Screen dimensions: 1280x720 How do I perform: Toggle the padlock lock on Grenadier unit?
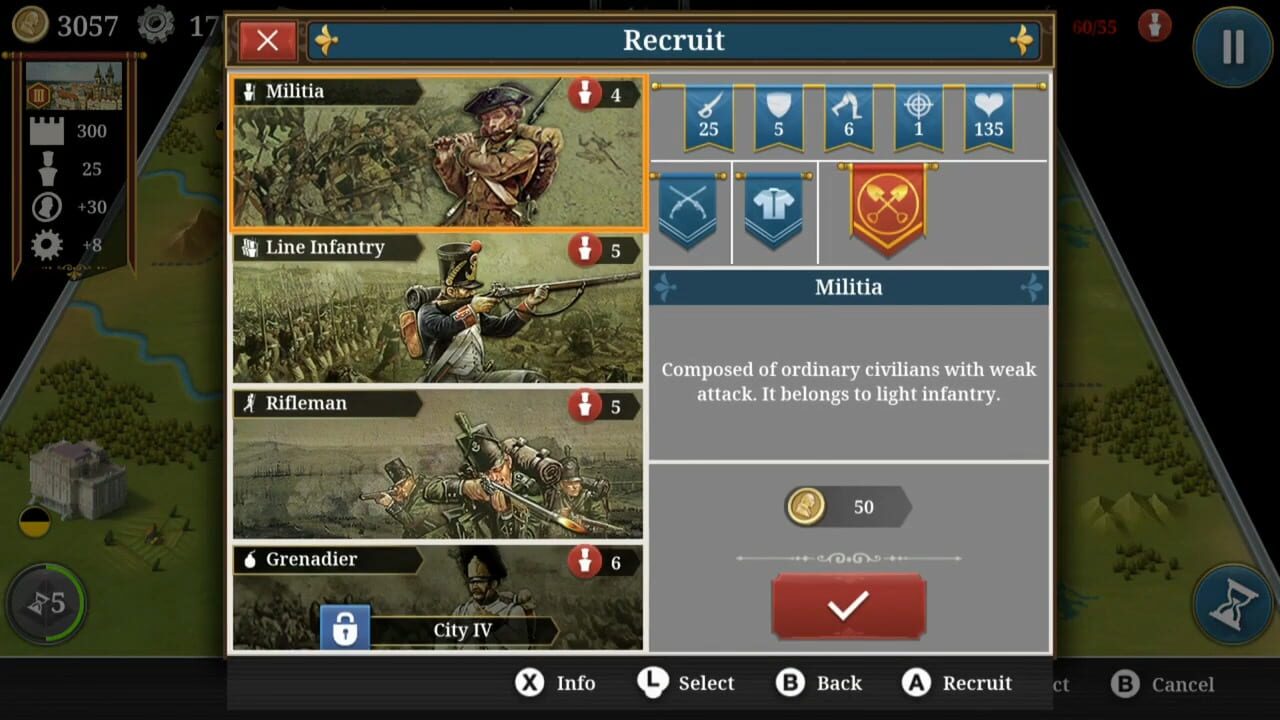pos(344,625)
